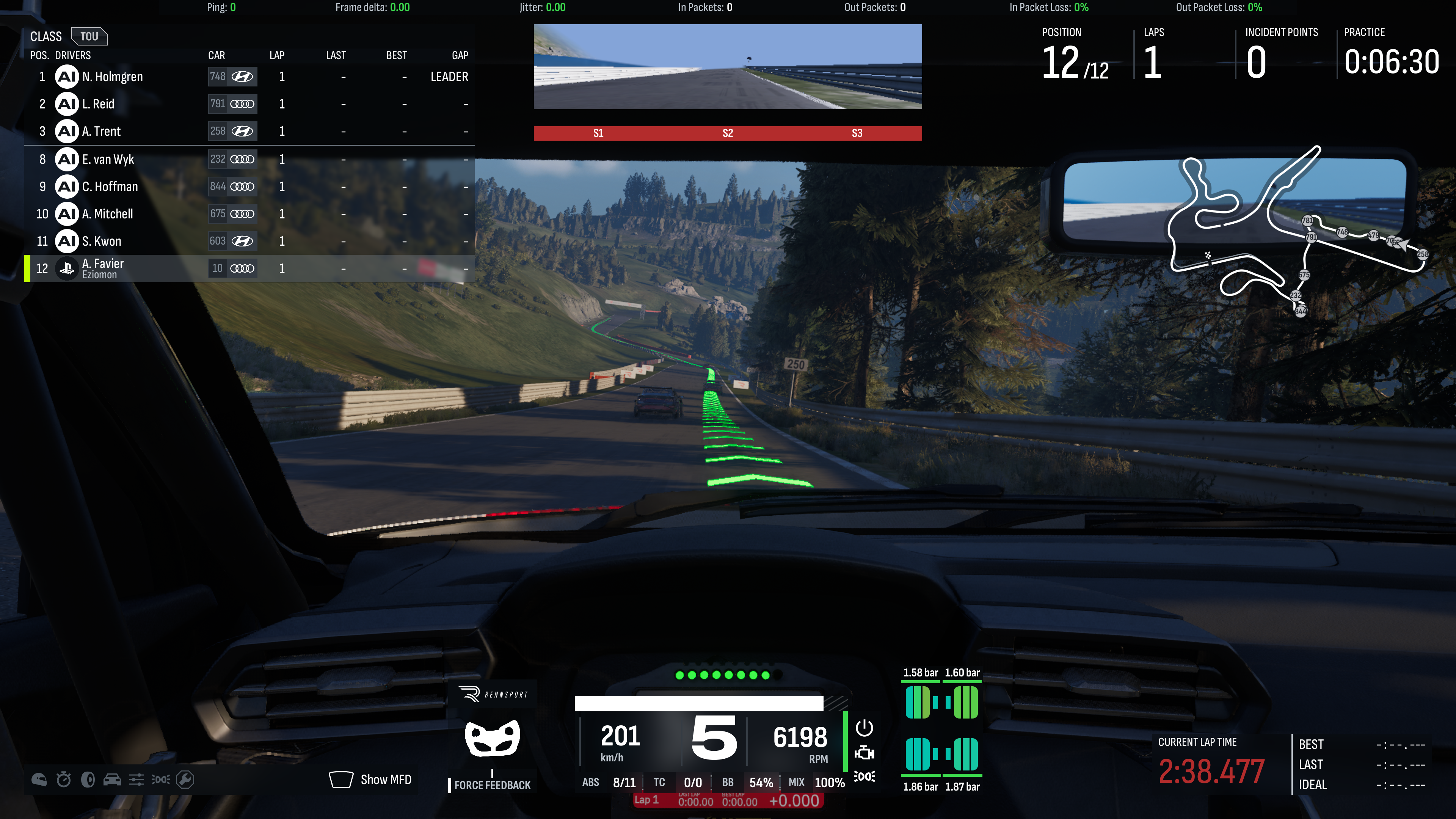Open the tyre page icon
Image resolution: width=1456 pixels, height=819 pixels.
click(88, 780)
